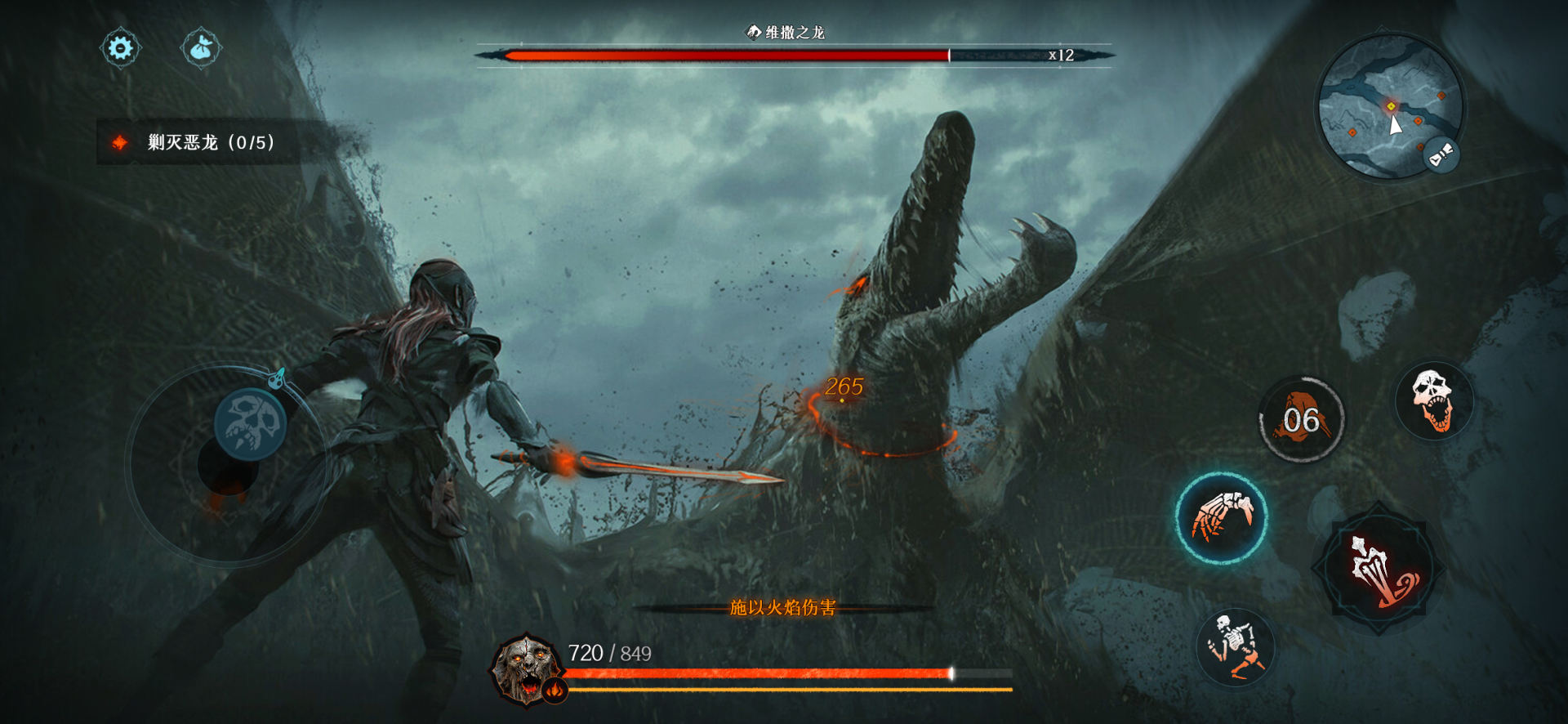
Task: Trigger the skeletal hand claw ability
Action: click(1221, 518)
